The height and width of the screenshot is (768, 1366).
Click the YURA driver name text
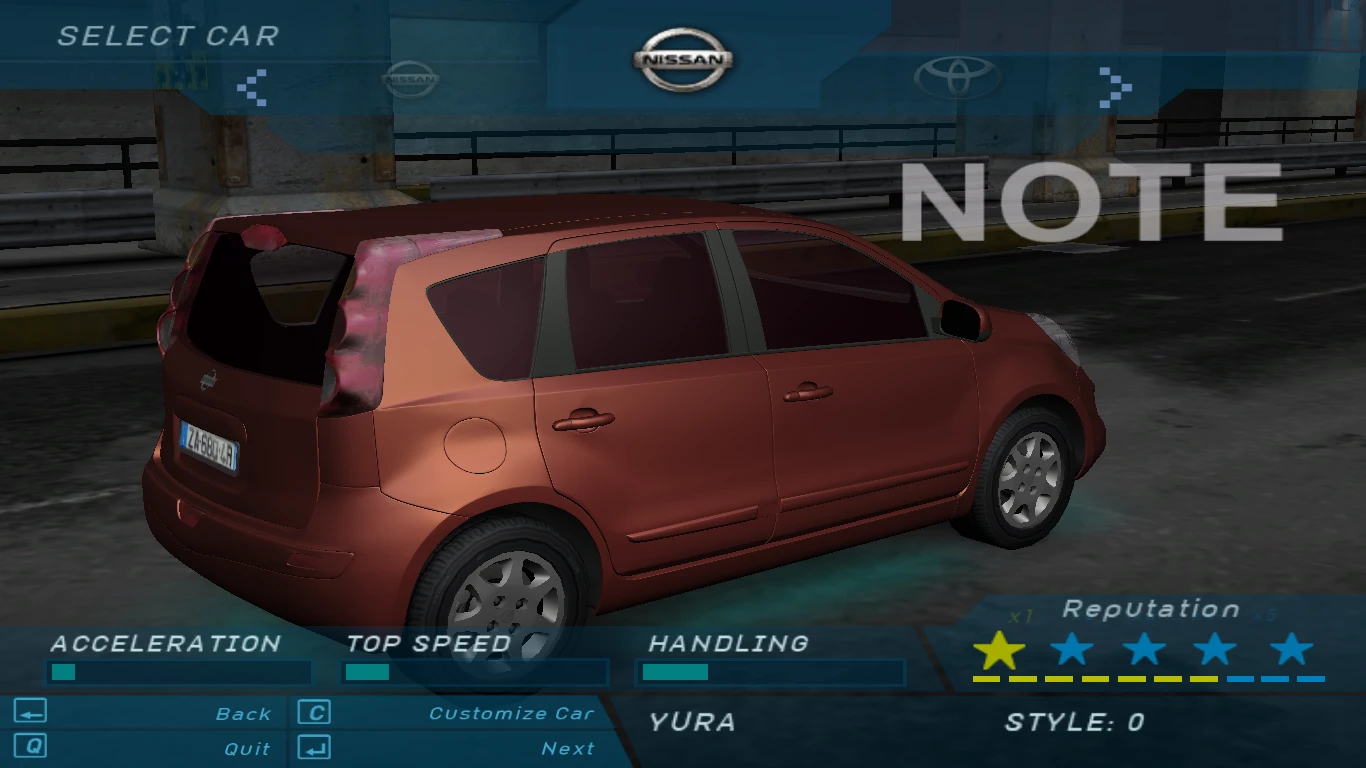692,722
